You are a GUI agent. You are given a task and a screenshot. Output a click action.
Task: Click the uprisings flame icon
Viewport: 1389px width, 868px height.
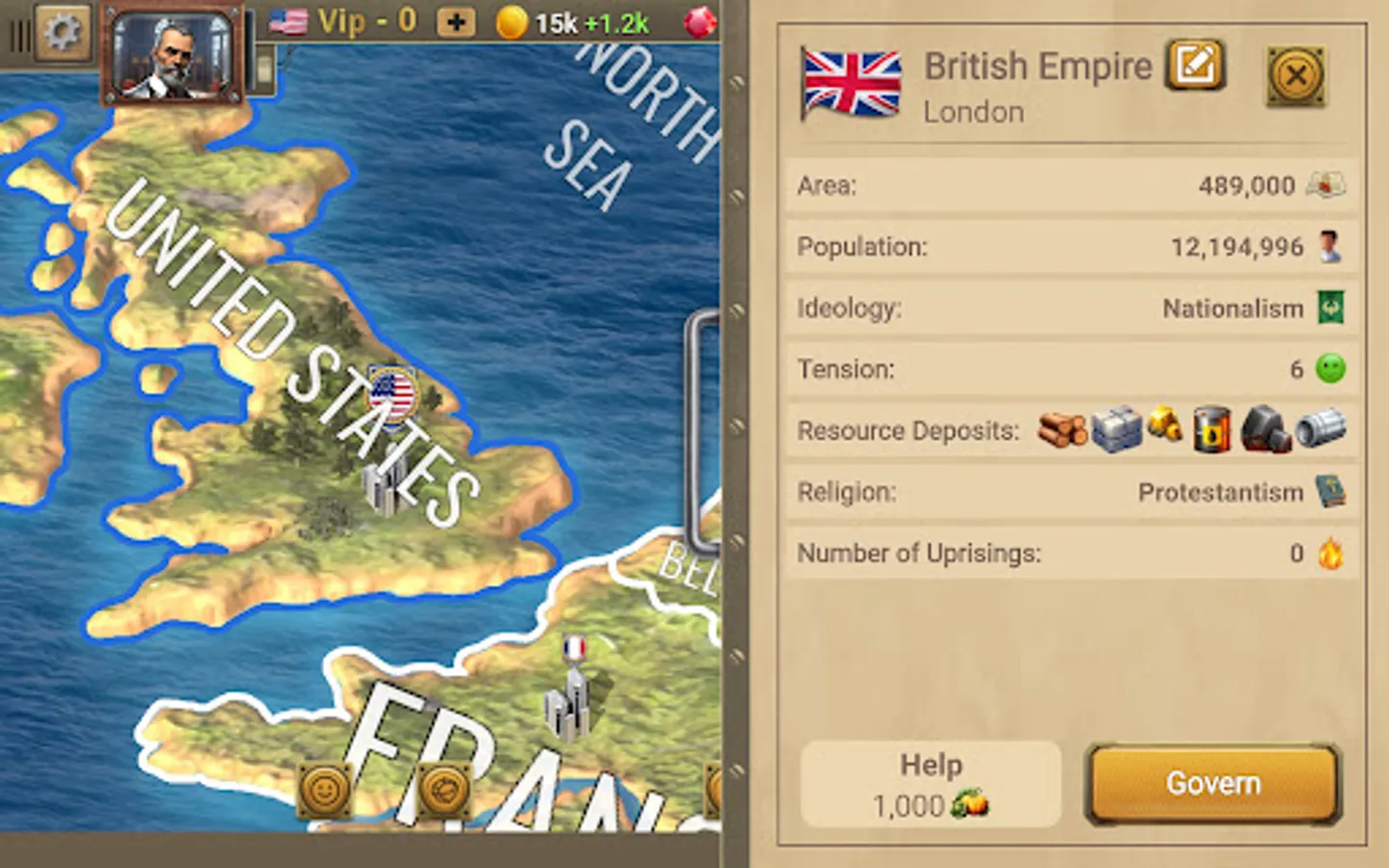click(x=1330, y=554)
